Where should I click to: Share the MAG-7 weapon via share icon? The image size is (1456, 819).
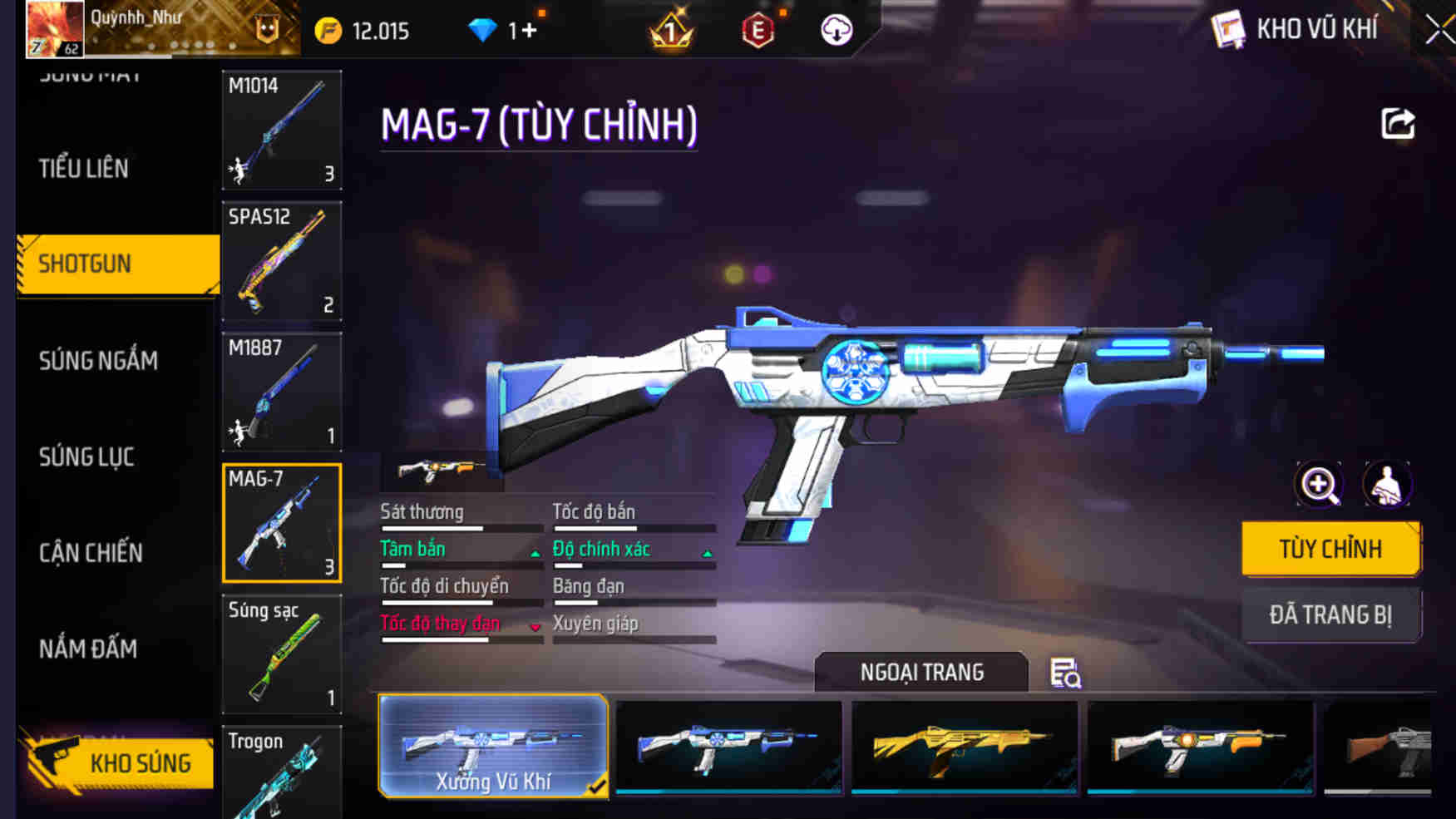click(1397, 123)
